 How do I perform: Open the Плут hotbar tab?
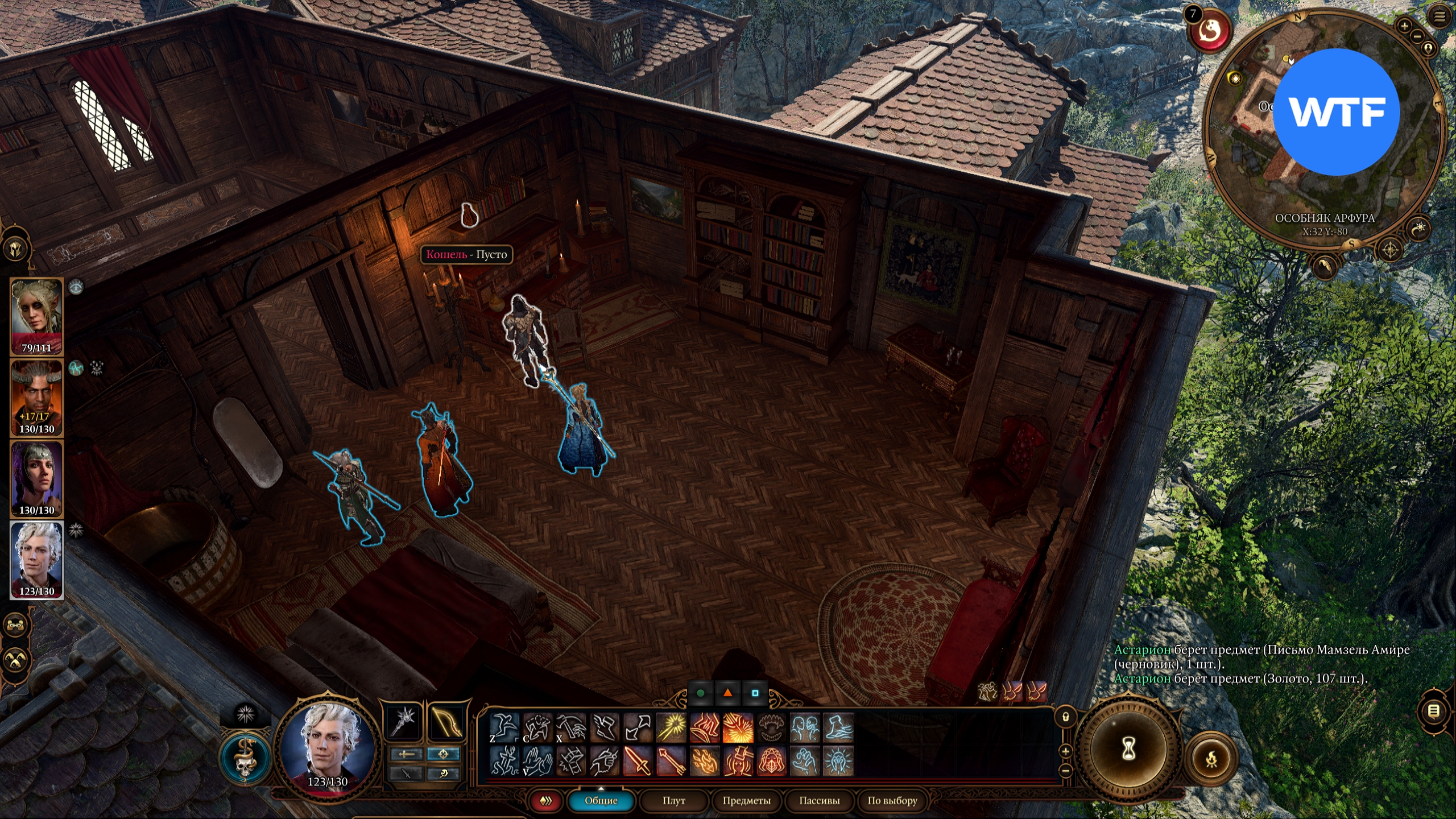[x=673, y=800]
